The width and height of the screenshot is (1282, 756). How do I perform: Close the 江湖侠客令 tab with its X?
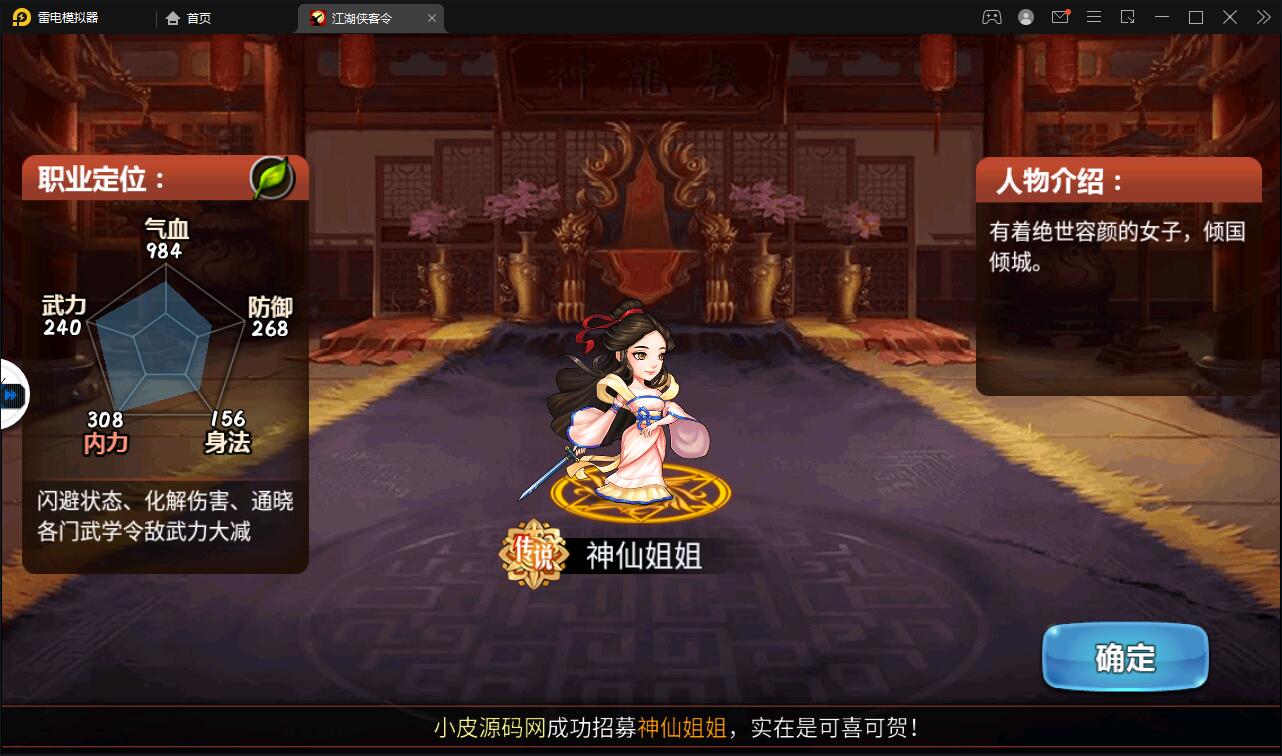tap(431, 17)
